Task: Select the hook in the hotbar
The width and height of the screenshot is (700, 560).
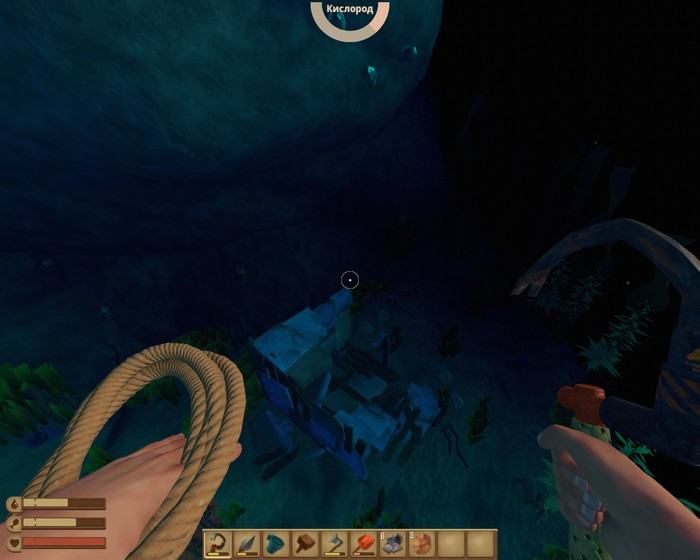Action: pos(218,544)
